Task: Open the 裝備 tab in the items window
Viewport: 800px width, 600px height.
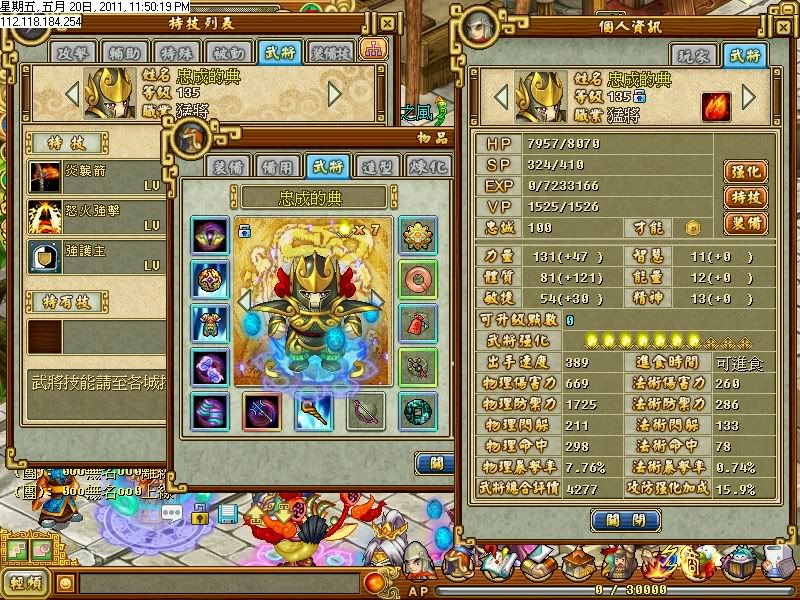Action: [x=229, y=166]
